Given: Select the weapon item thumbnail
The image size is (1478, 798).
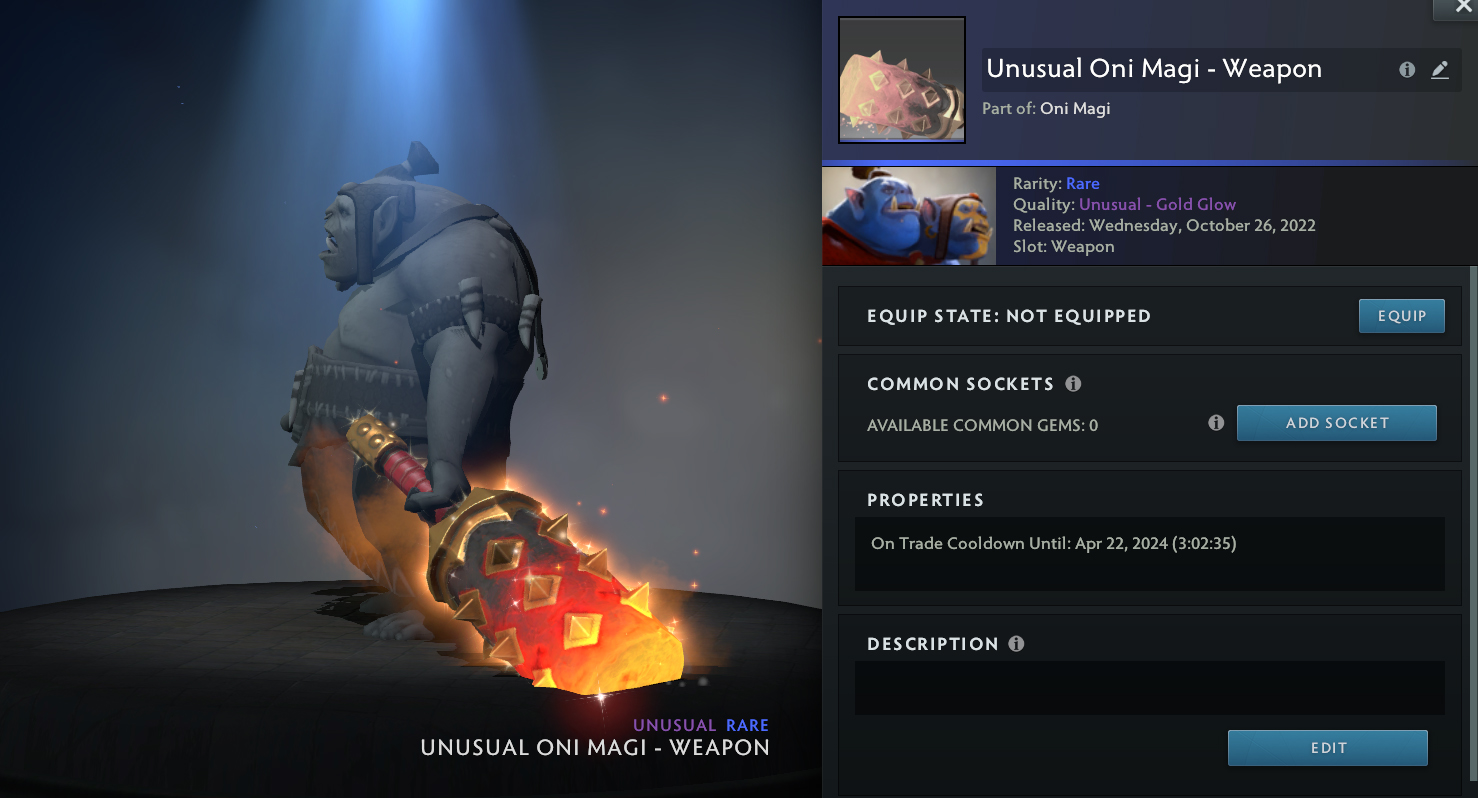Looking at the screenshot, I should tap(901, 80).
